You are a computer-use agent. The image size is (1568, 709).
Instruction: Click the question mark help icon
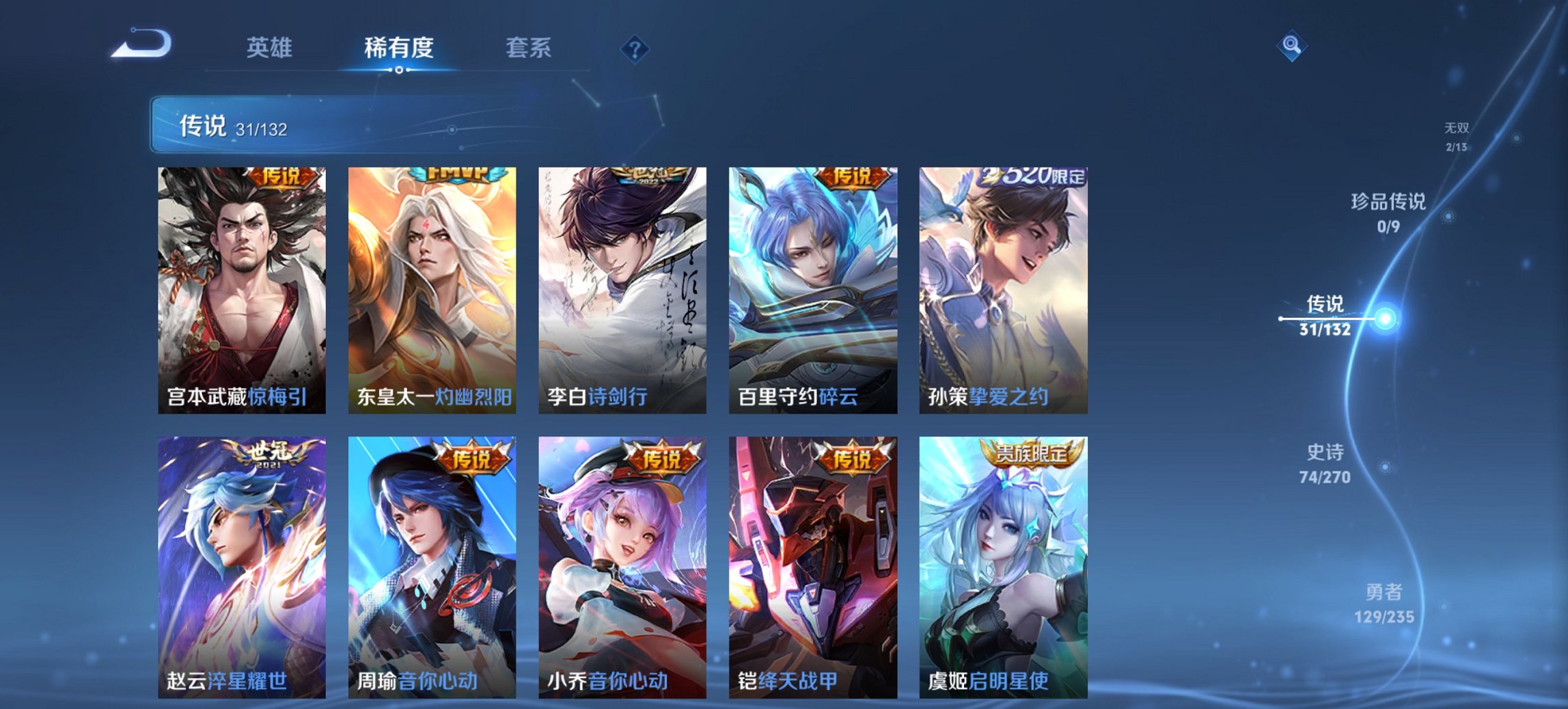point(634,49)
